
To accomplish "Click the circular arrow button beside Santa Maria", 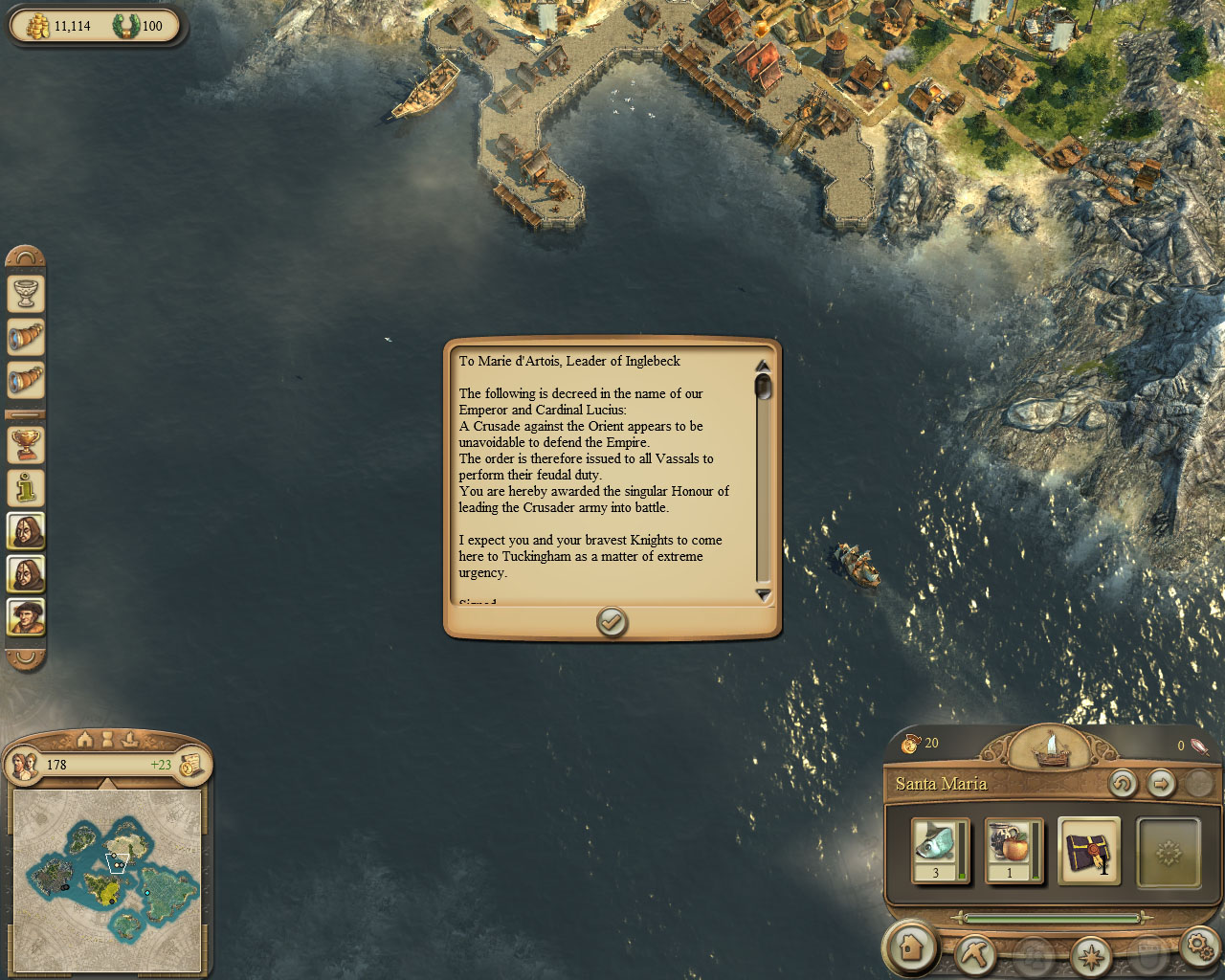I will [x=1123, y=784].
